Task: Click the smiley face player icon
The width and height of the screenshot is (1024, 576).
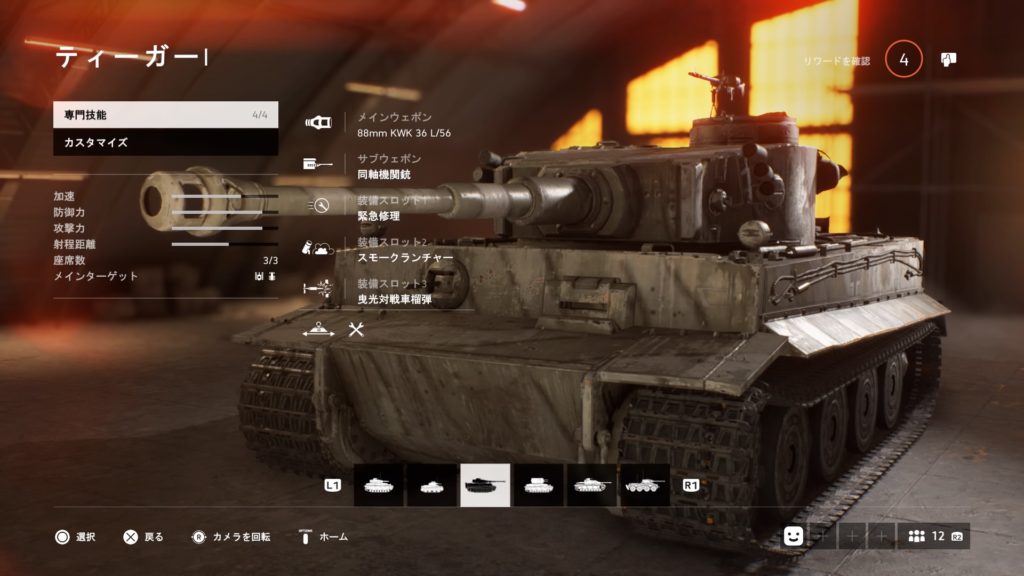Action: tap(793, 536)
